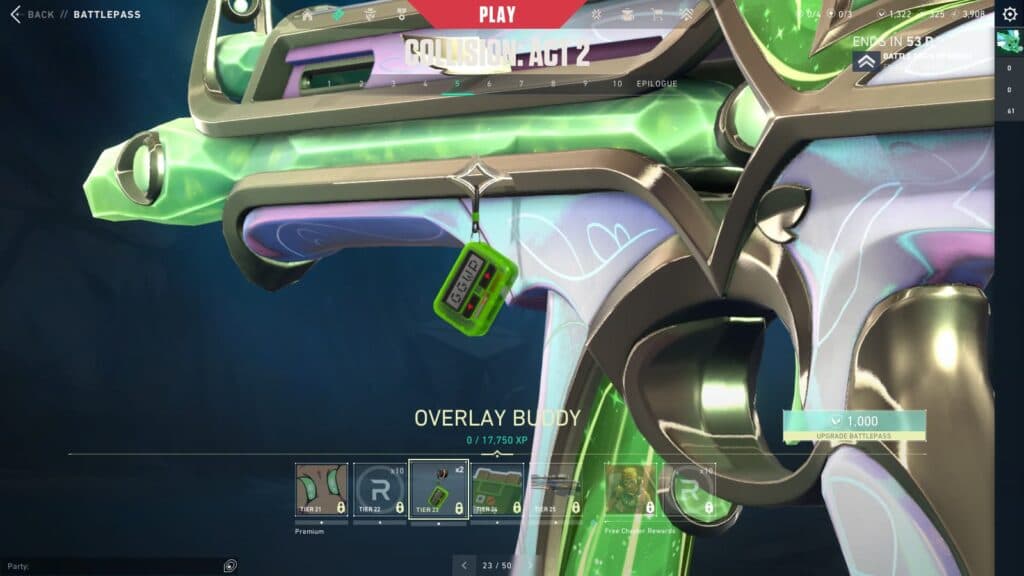This screenshot has width=1024, height=576.
Task: Go to the previous battlepass reward
Action: pos(463,566)
